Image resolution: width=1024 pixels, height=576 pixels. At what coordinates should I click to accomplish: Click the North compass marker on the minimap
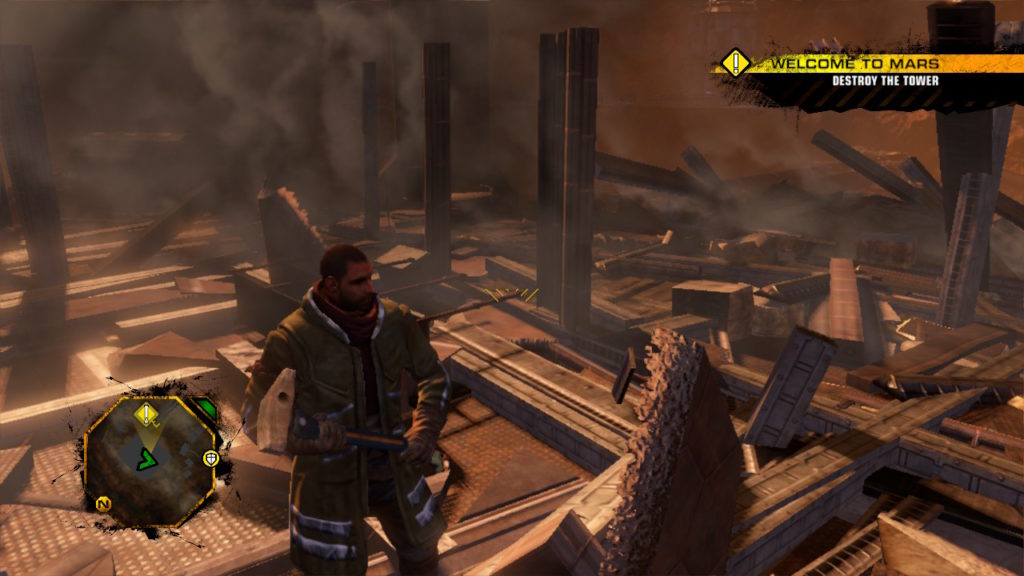pyautogui.click(x=102, y=504)
